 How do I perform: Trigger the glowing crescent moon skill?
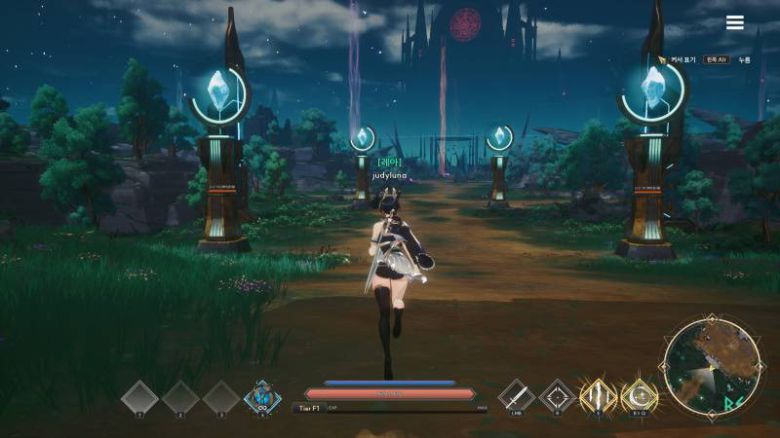639,396
